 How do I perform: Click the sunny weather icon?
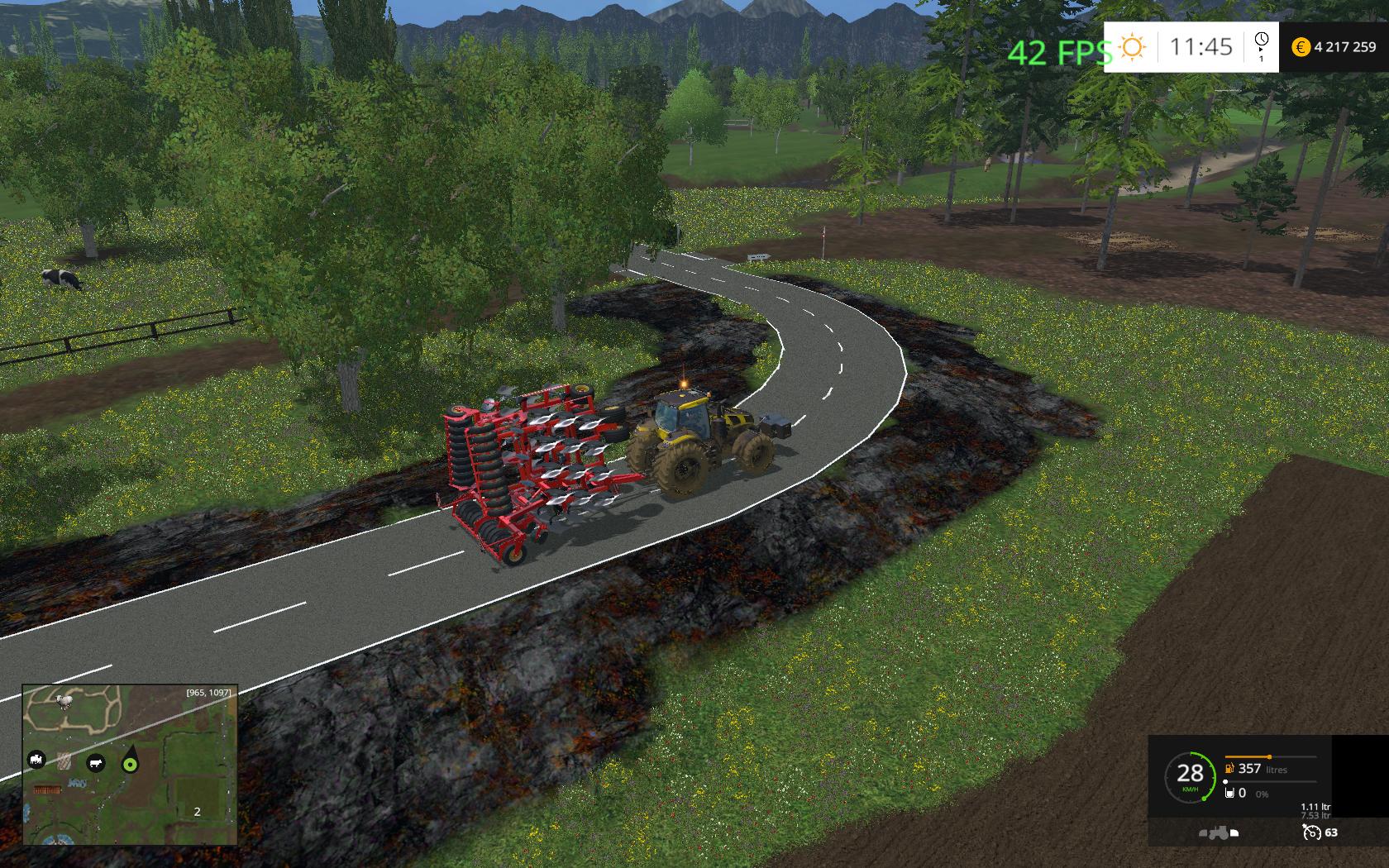coord(1132,47)
